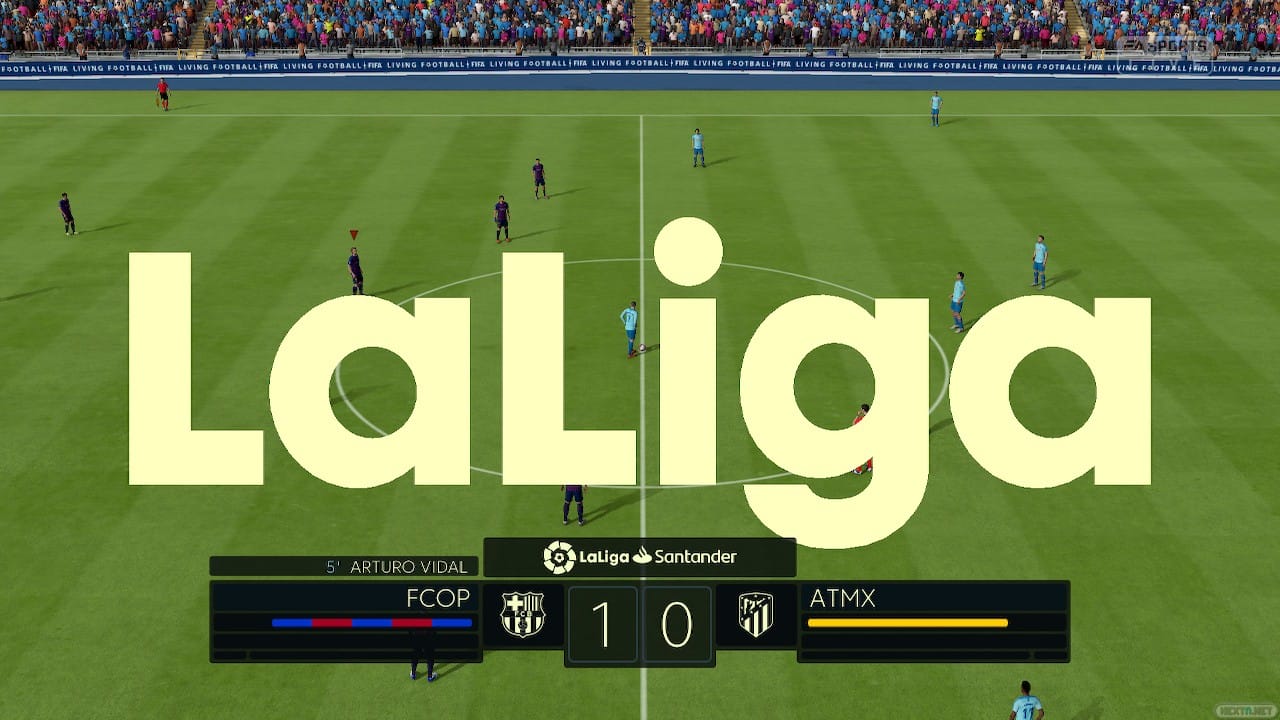Click the home score digit 1
Image resolution: width=1280 pixels, height=720 pixels.
coord(601,624)
